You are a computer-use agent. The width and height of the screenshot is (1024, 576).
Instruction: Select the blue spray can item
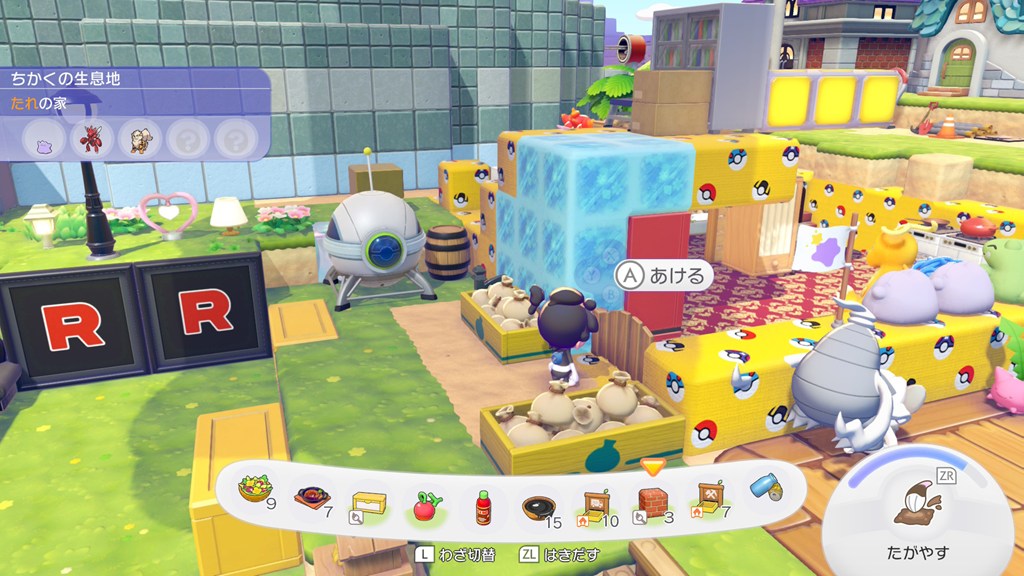[766, 486]
